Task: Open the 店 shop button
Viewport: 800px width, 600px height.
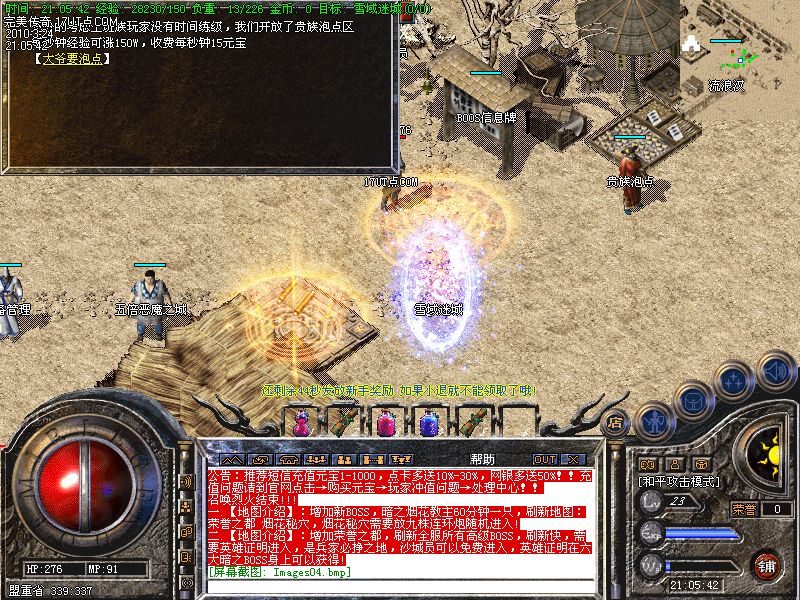Action: [615, 423]
